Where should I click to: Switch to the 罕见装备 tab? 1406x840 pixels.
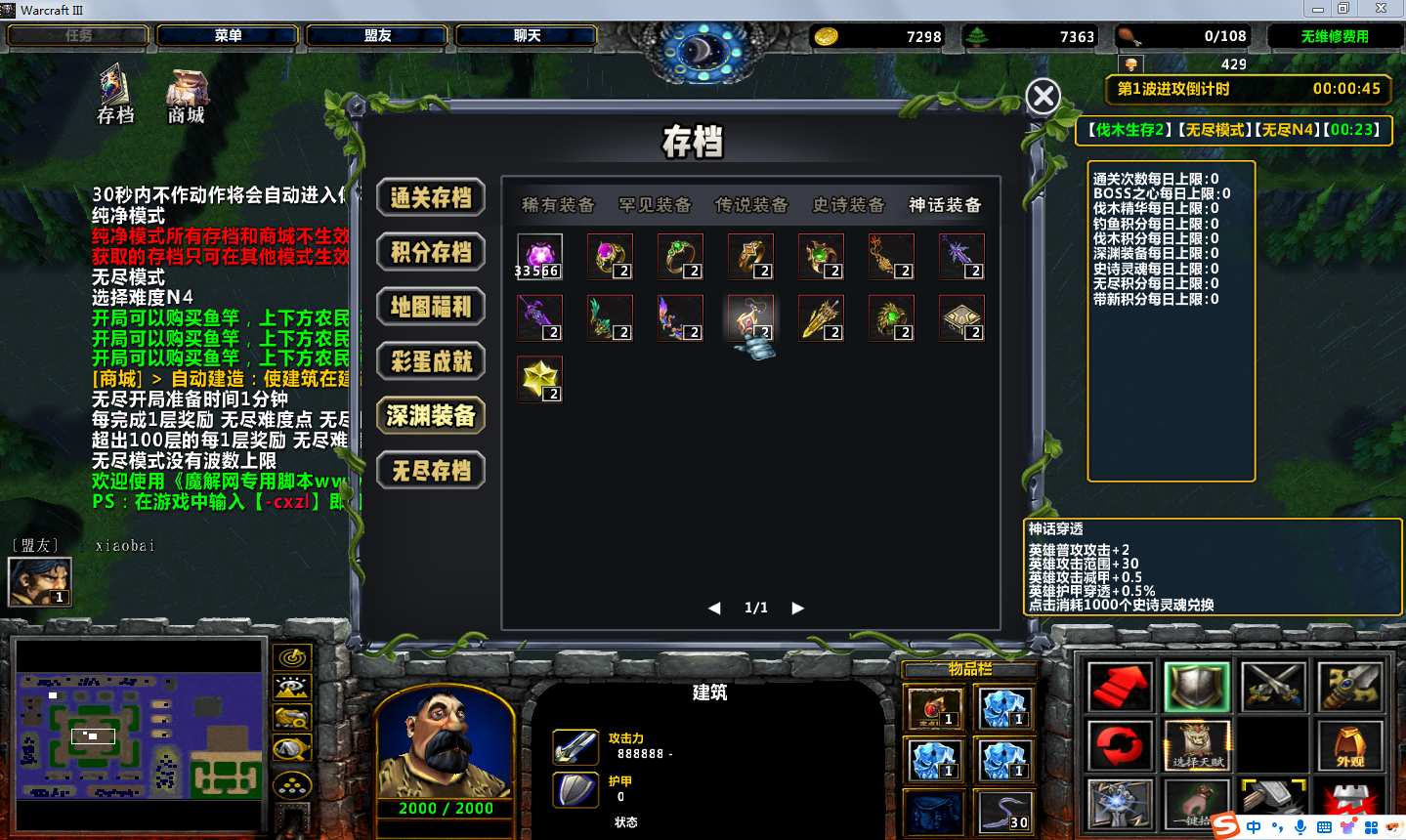coord(655,205)
